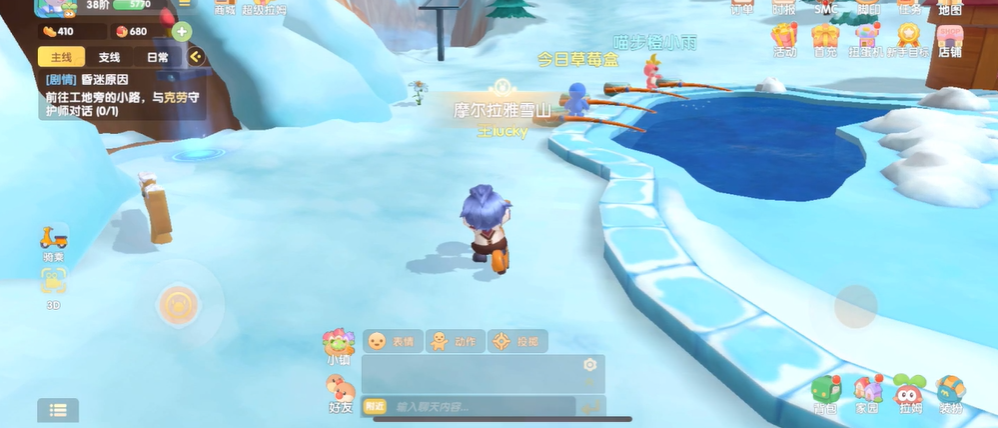Open the 店铺 shop icon

[949, 41]
